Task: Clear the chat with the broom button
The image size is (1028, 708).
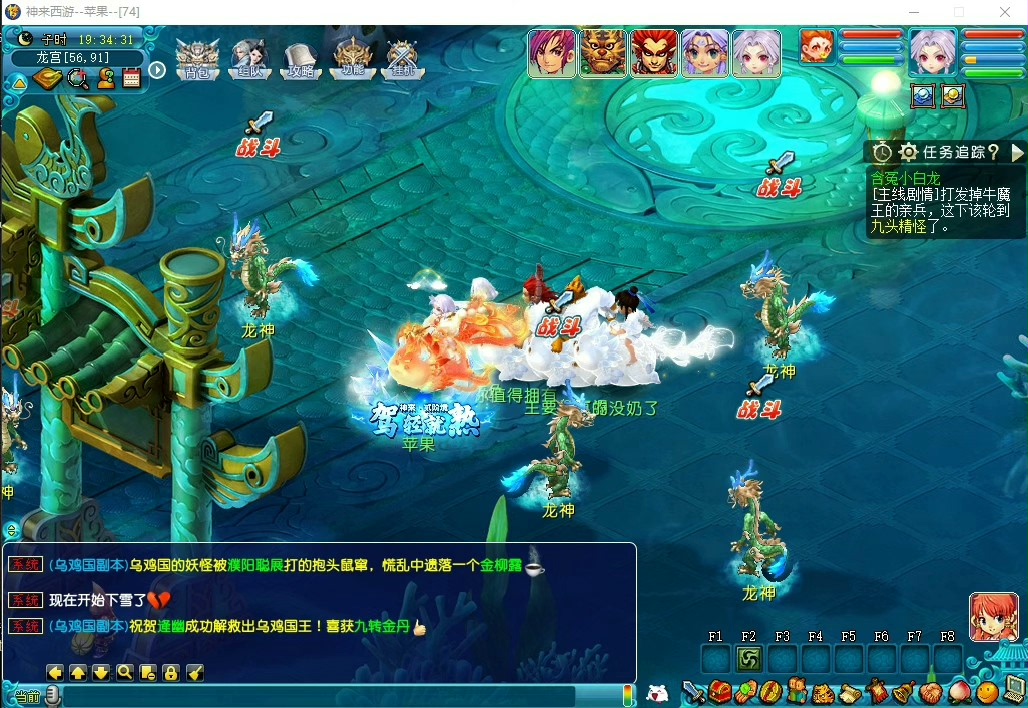Action: 195,672
